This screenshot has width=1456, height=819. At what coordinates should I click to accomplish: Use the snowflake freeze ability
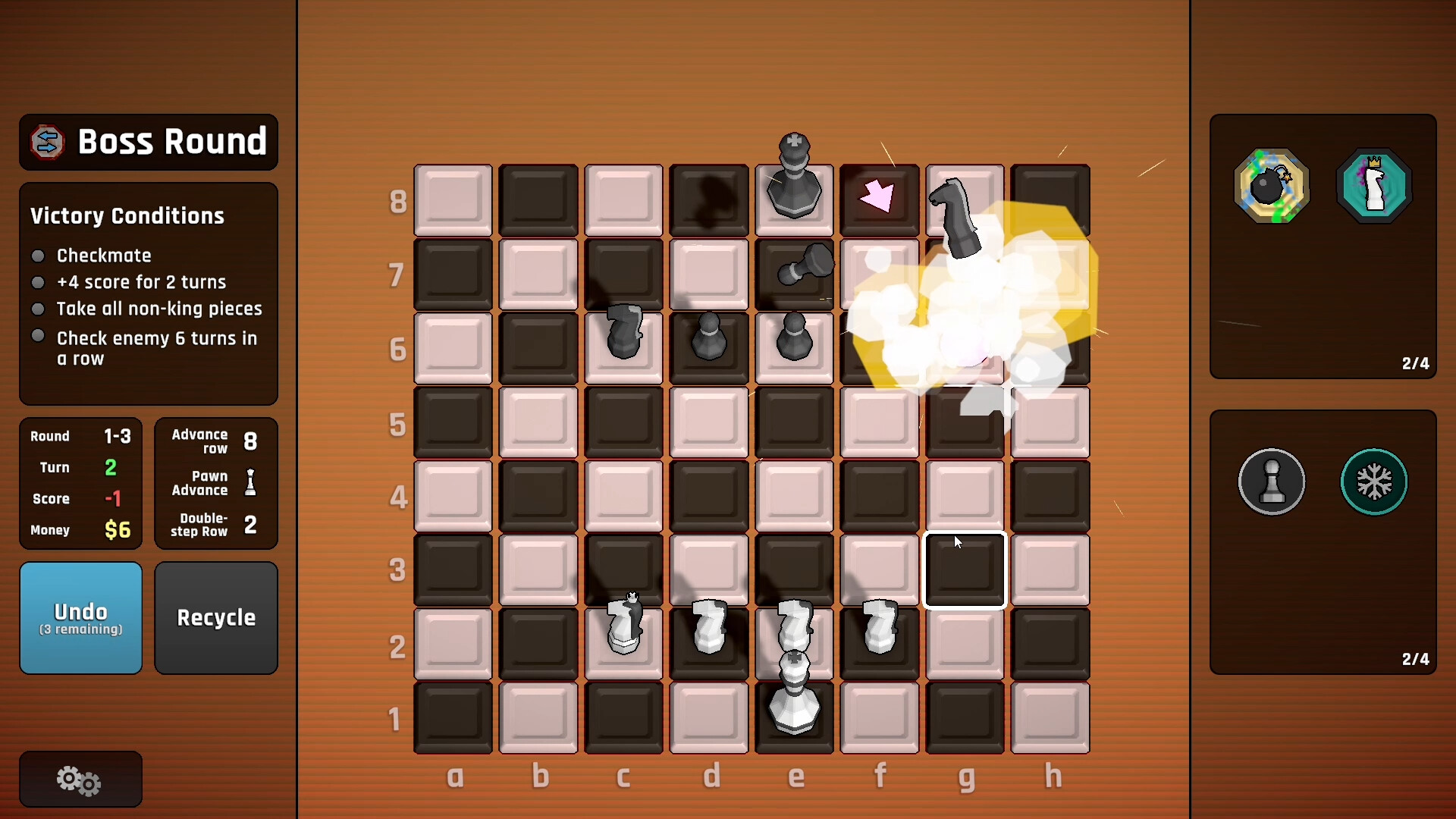[1374, 482]
